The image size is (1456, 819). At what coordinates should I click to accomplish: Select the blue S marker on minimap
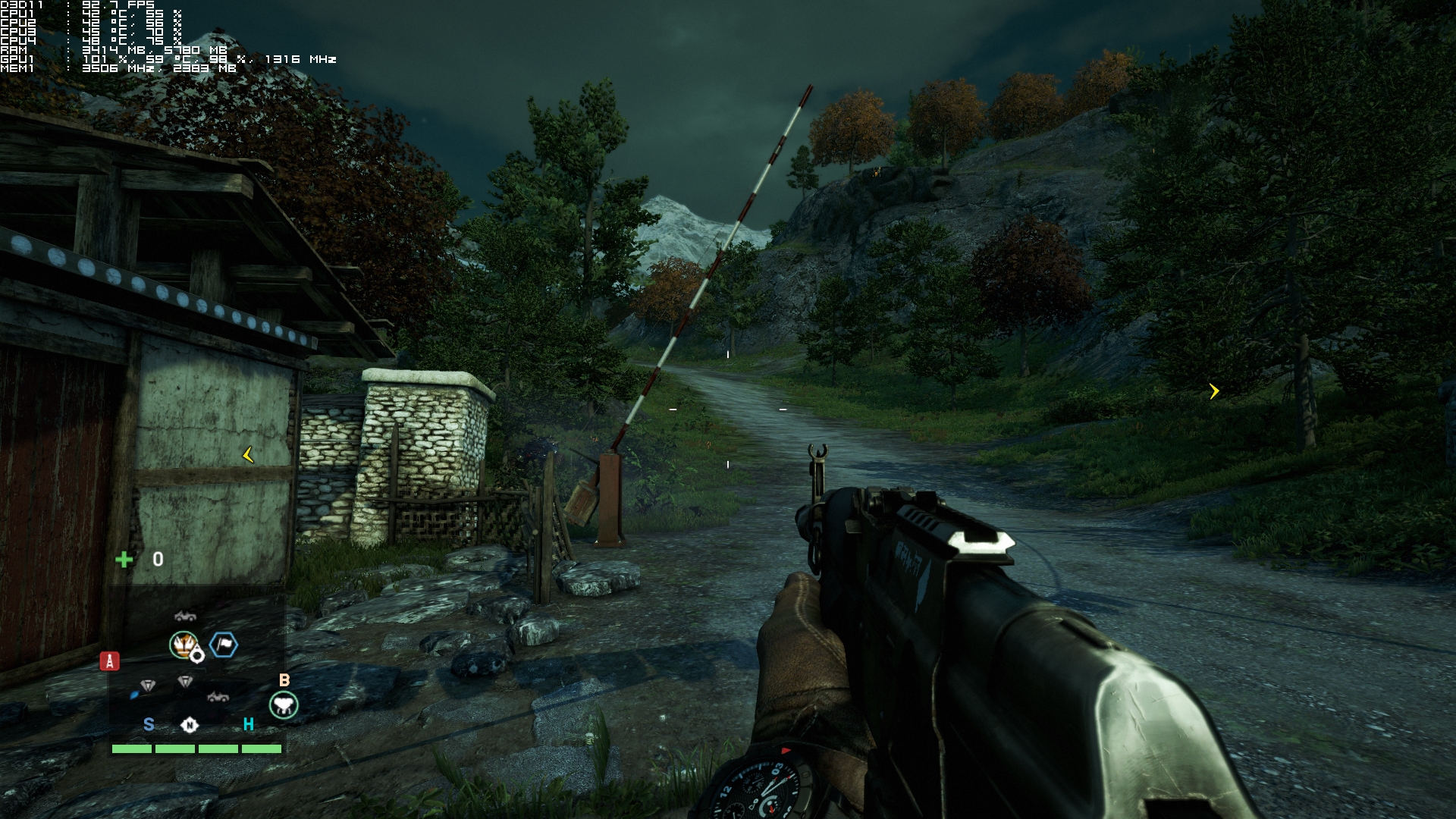tap(149, 725)
